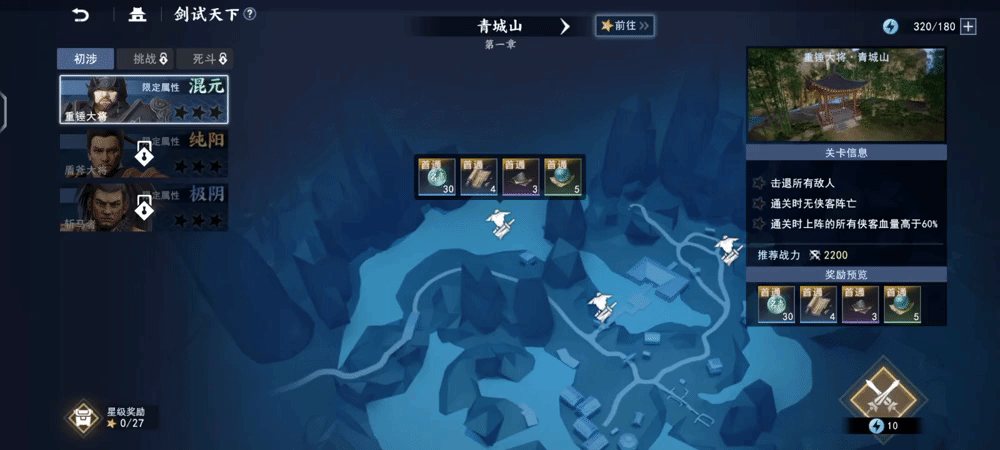Open the 星级奖励 star rewards
The width and height of the screenshot is (1000, 450).
[112, 417]
